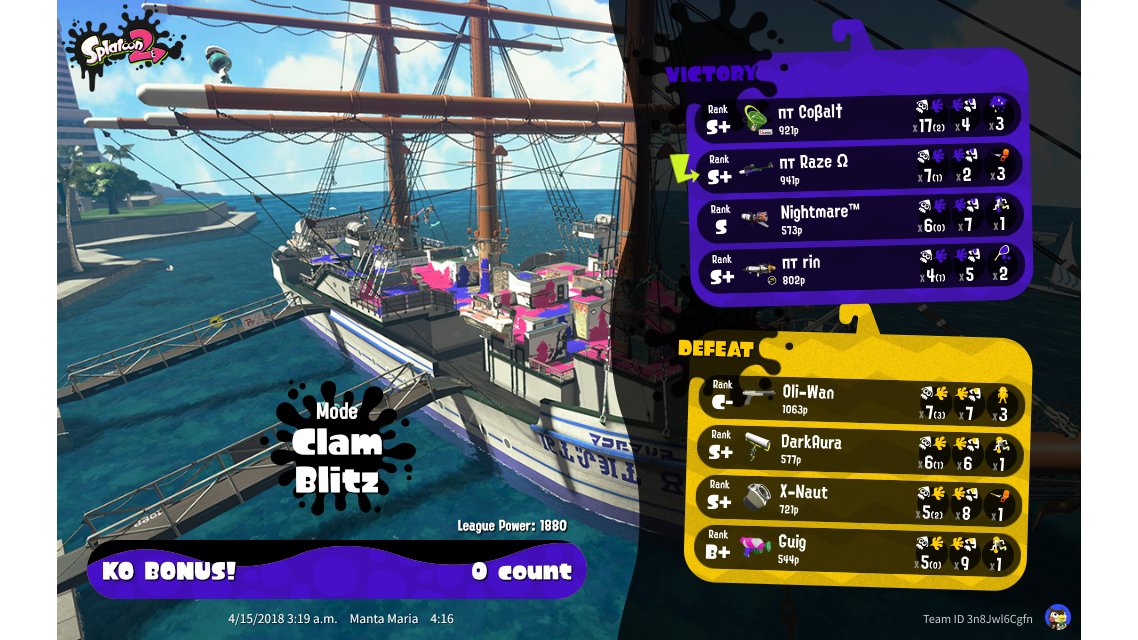The height and width of the screenshot is (640, 1138).
Task: Select the Coβalt player row
Action: point(860,117)
